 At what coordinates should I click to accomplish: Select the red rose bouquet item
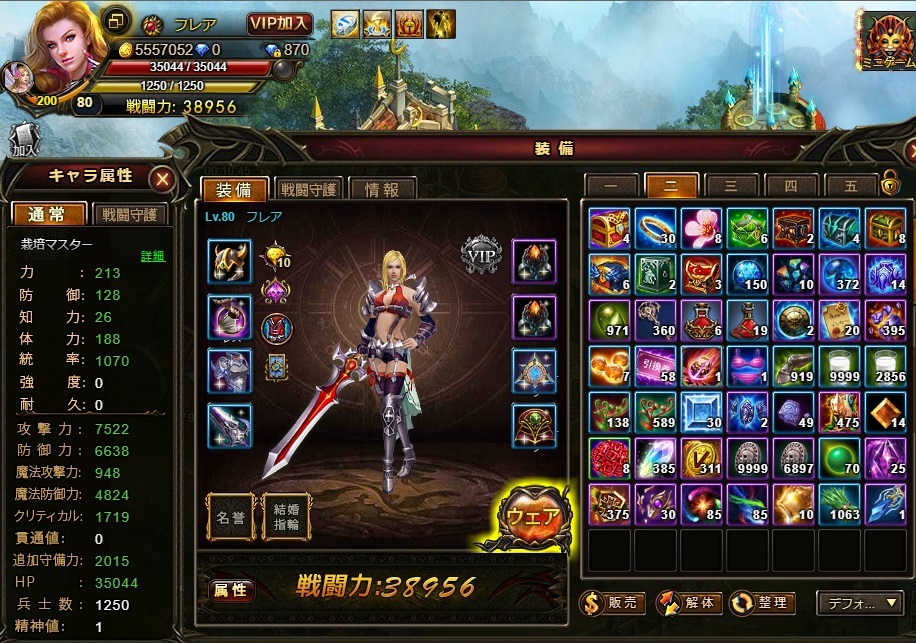(x=609, y=459)
